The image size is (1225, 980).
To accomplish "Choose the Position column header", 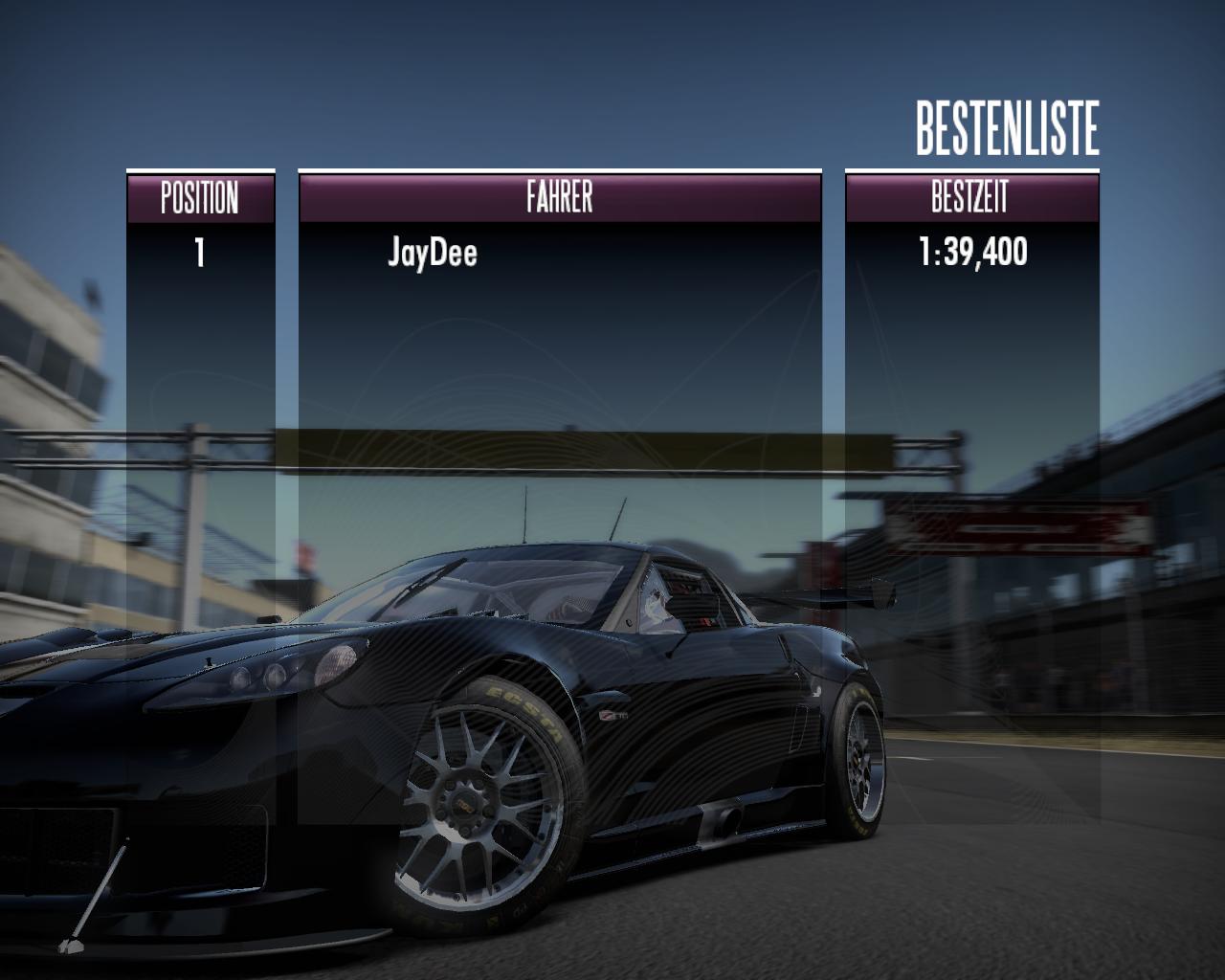I will (x=200, y=198).
